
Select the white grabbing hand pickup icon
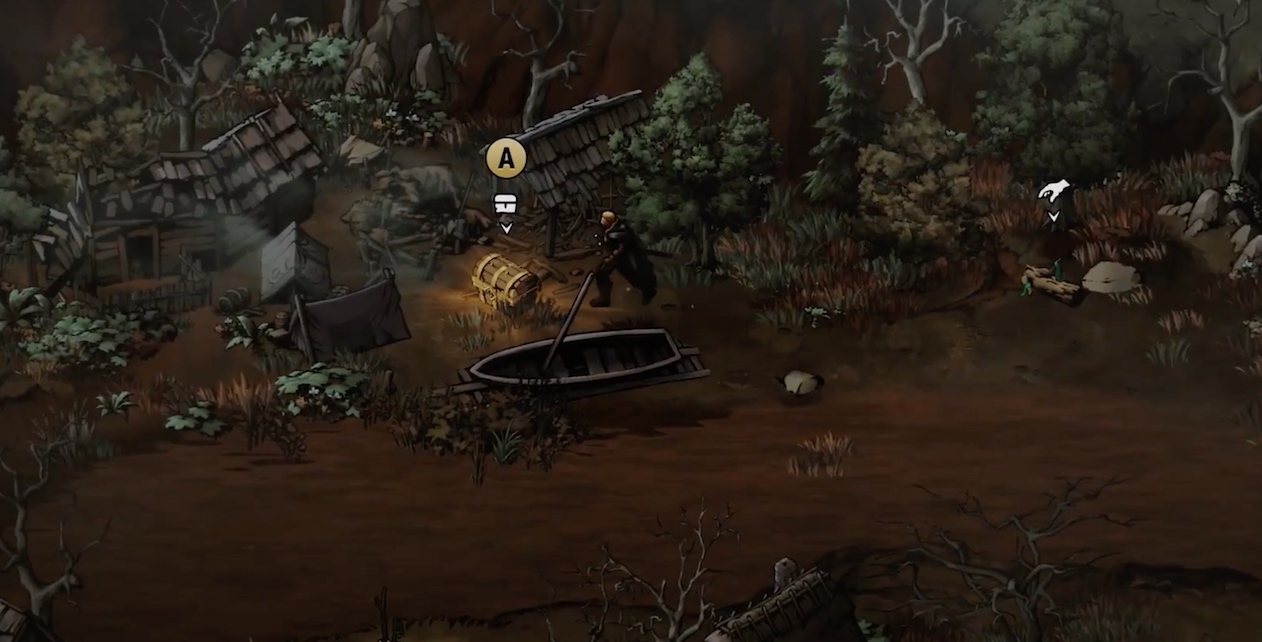tap(1053, 191)
